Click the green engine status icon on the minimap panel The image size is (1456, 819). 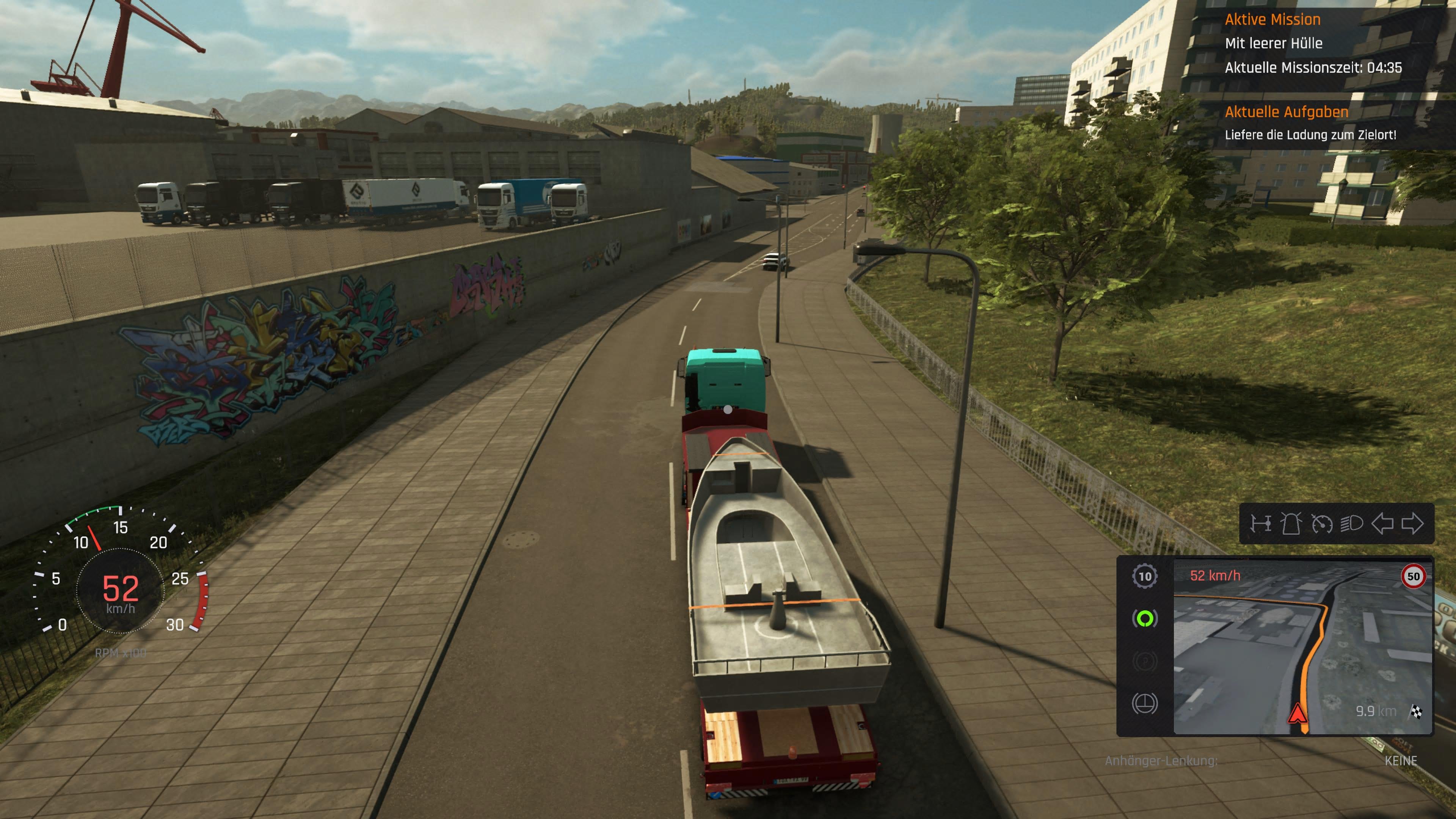point(1145,618)
